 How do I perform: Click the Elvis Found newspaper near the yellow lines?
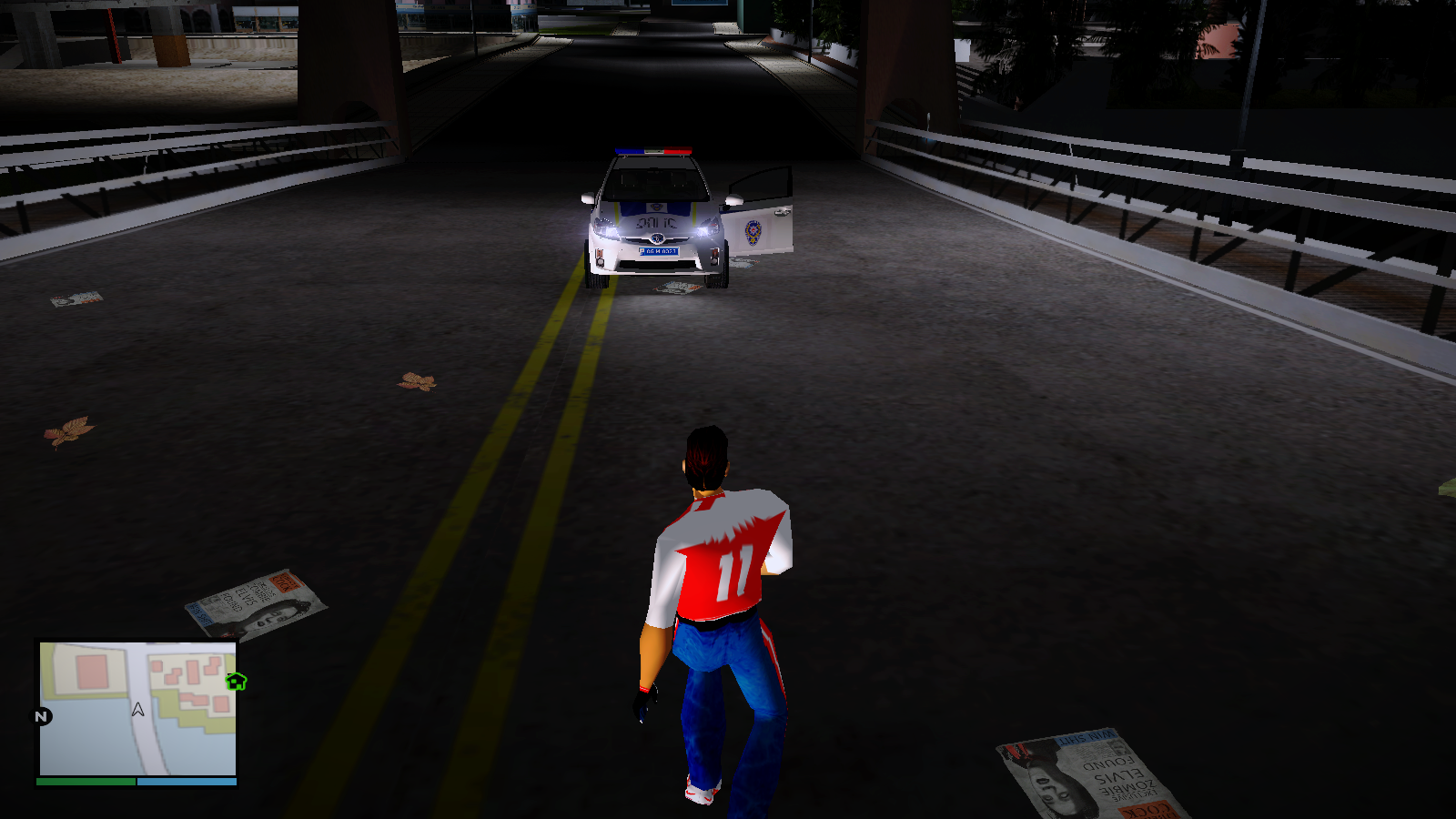[x=252, y=602]
